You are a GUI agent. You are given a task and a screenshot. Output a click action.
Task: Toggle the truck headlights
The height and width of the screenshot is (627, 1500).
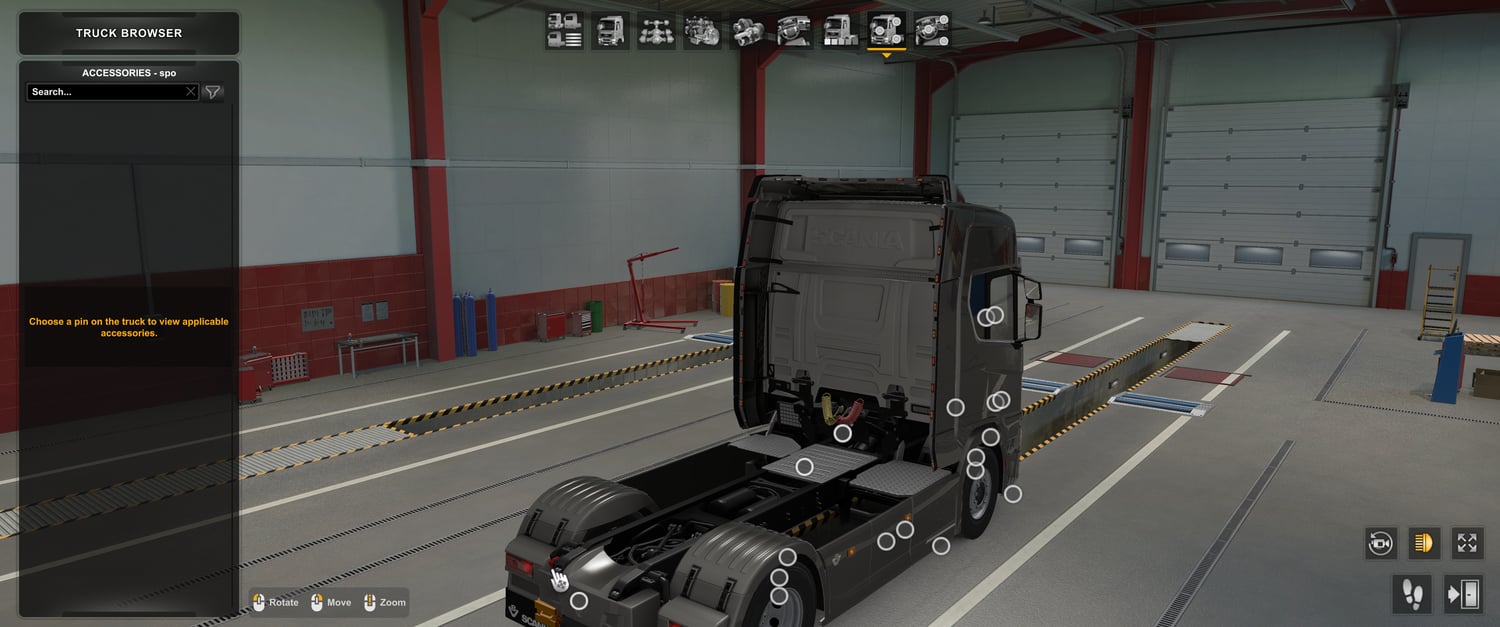click(x=1424, y=543)
